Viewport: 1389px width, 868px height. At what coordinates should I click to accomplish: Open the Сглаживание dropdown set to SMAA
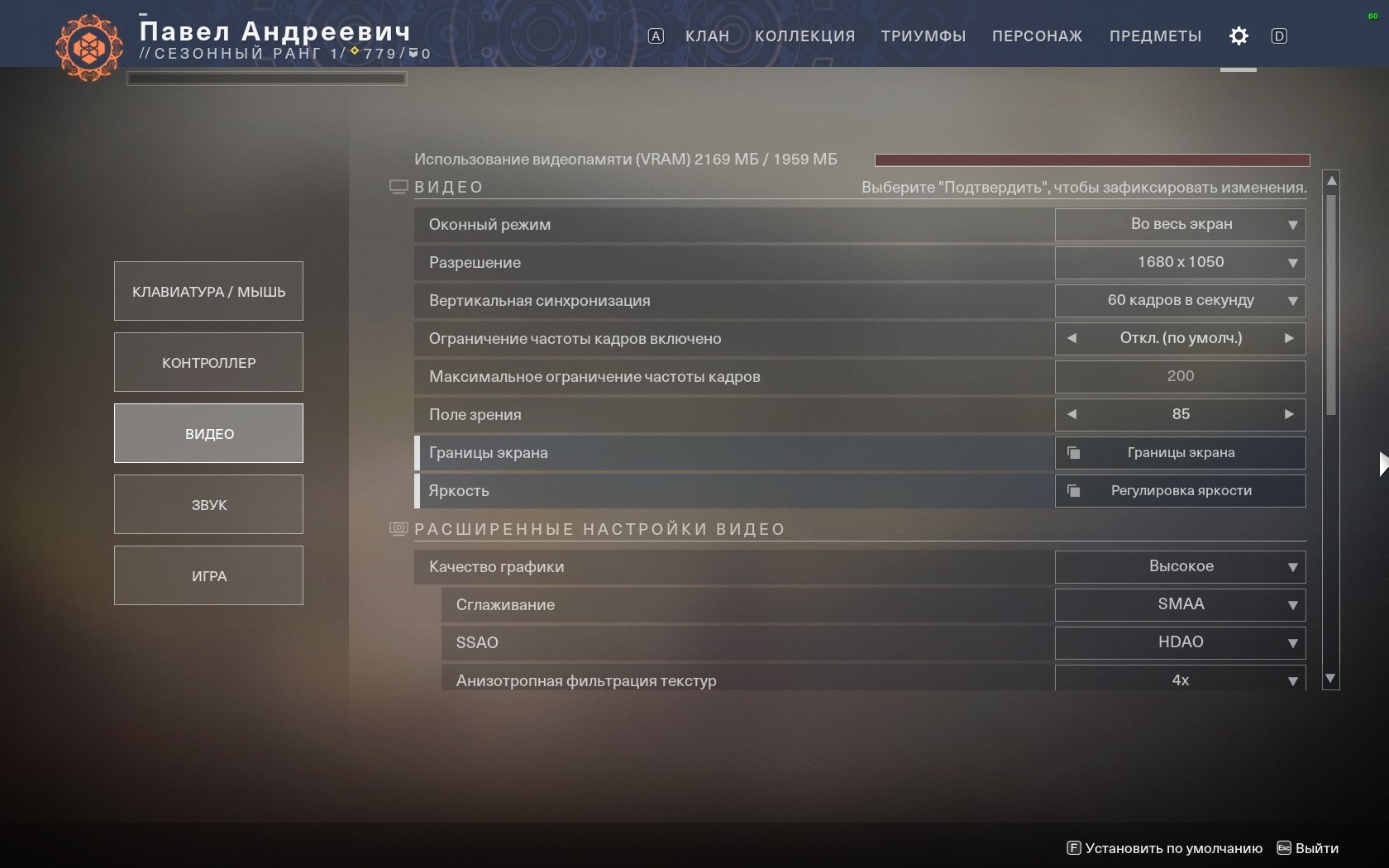click(x=1180, y=604)
